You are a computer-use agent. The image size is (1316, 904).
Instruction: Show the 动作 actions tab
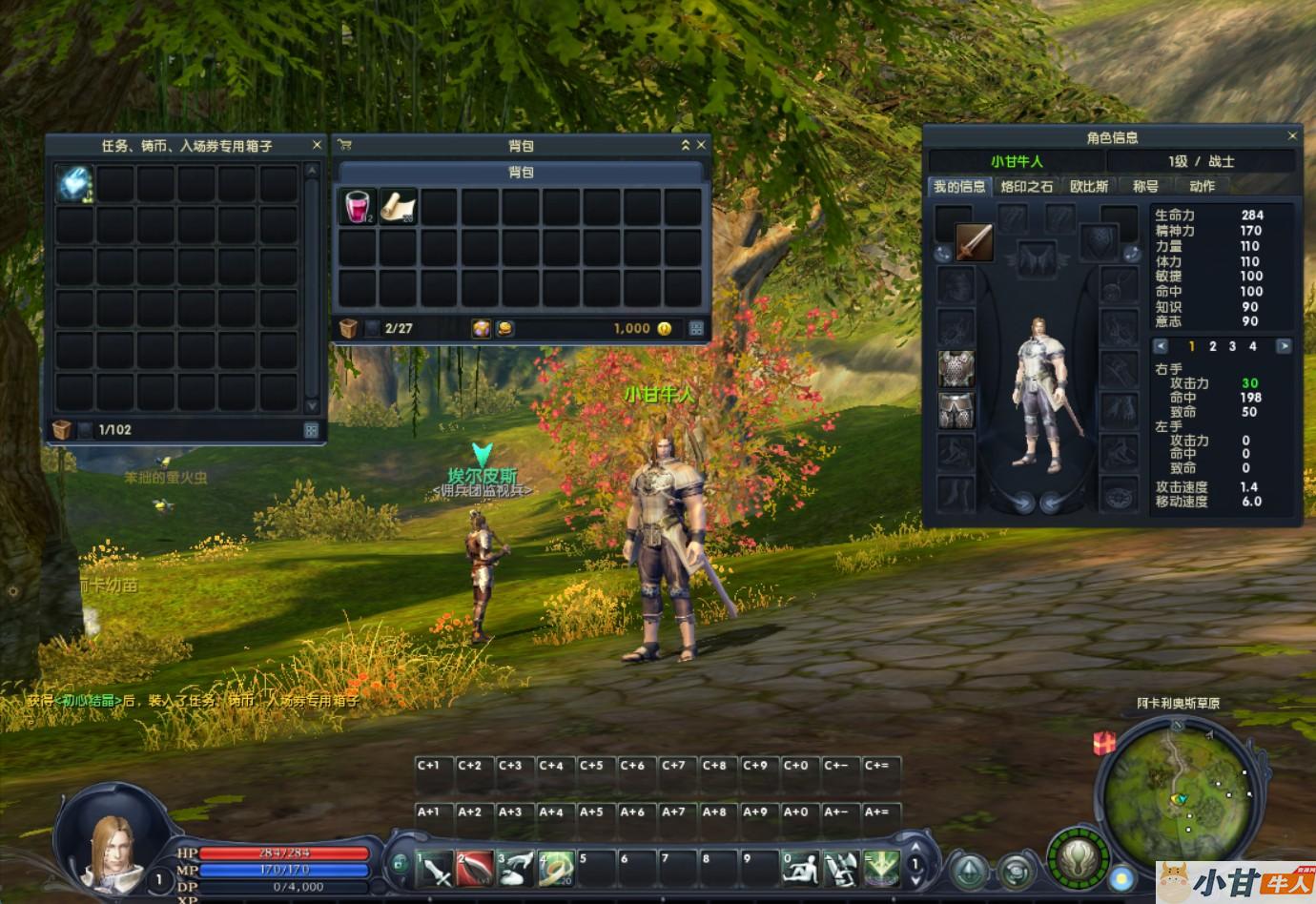coord(1202,186)
